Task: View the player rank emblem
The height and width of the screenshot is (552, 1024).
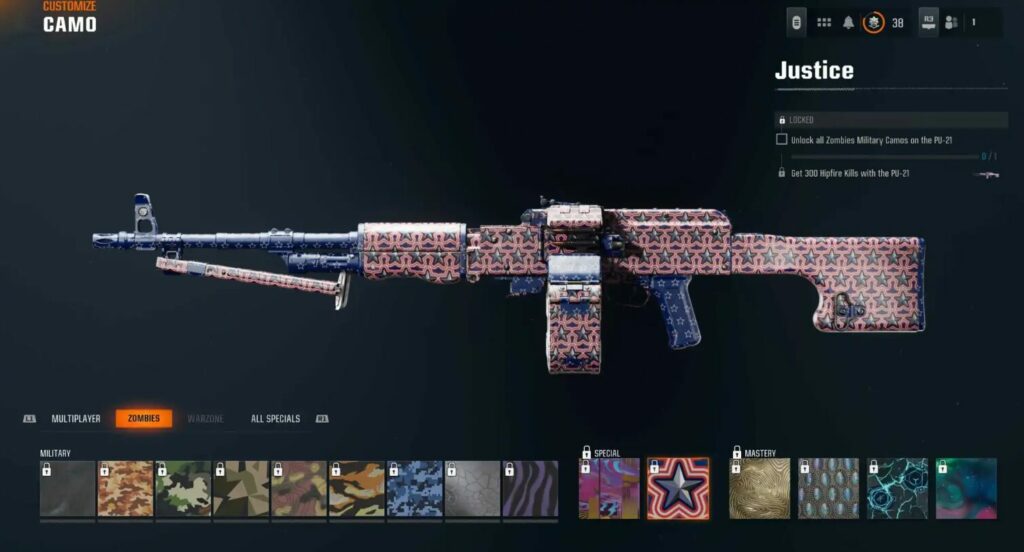Action: tap(873, 22)
